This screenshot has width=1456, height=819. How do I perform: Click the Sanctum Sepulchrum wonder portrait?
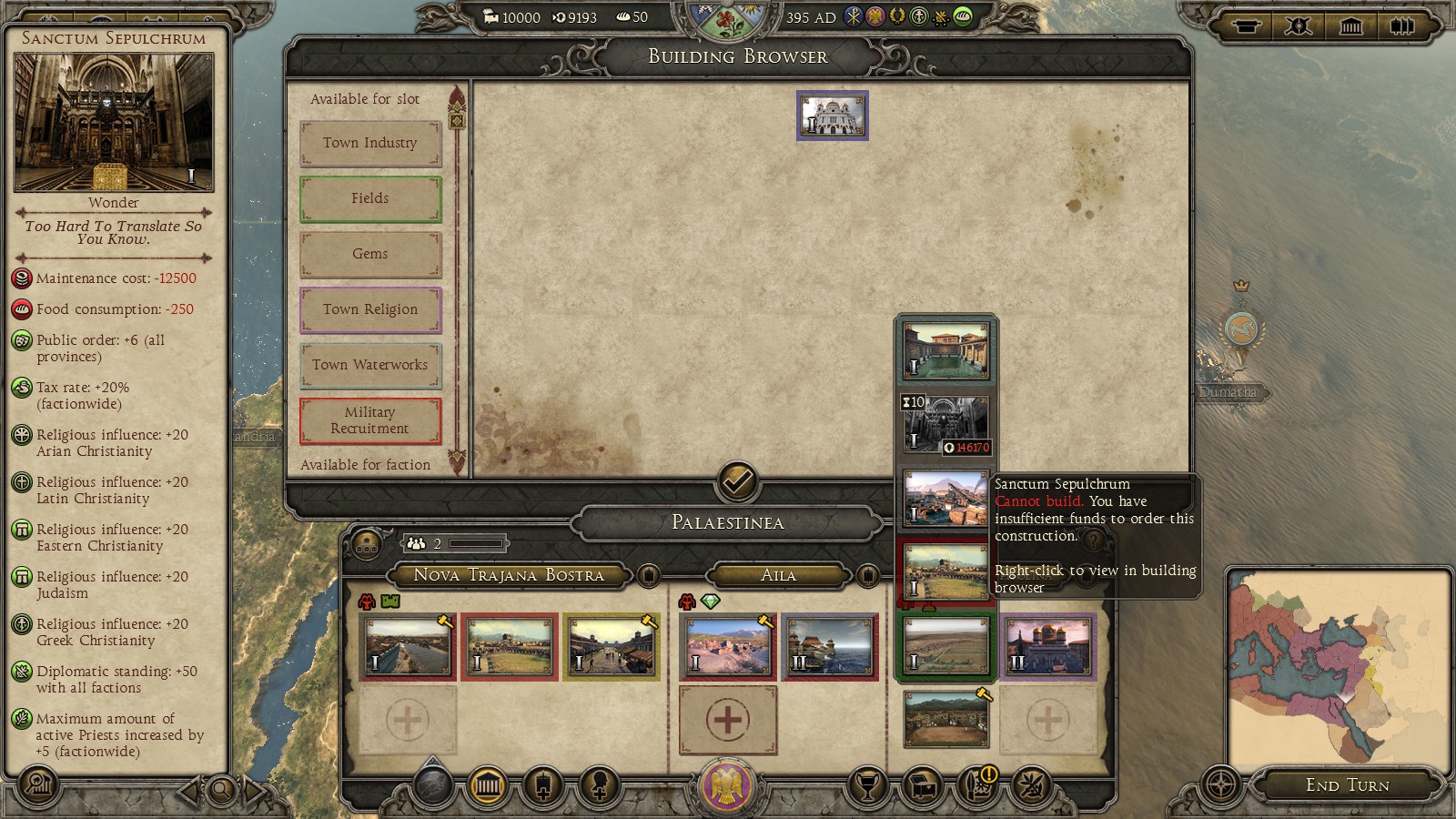[x=114, y=122]
